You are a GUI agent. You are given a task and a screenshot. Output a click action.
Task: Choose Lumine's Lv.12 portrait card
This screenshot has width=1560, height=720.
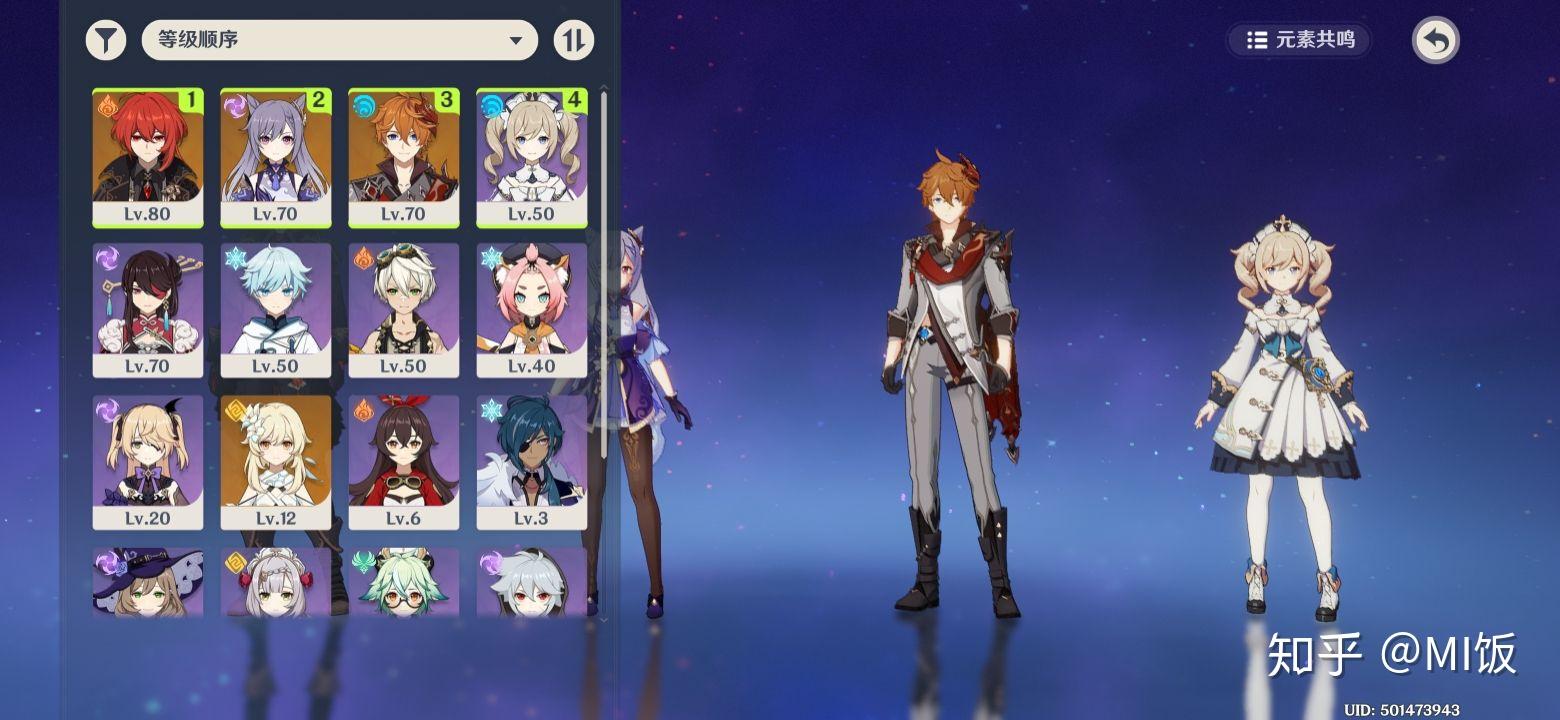276,462
